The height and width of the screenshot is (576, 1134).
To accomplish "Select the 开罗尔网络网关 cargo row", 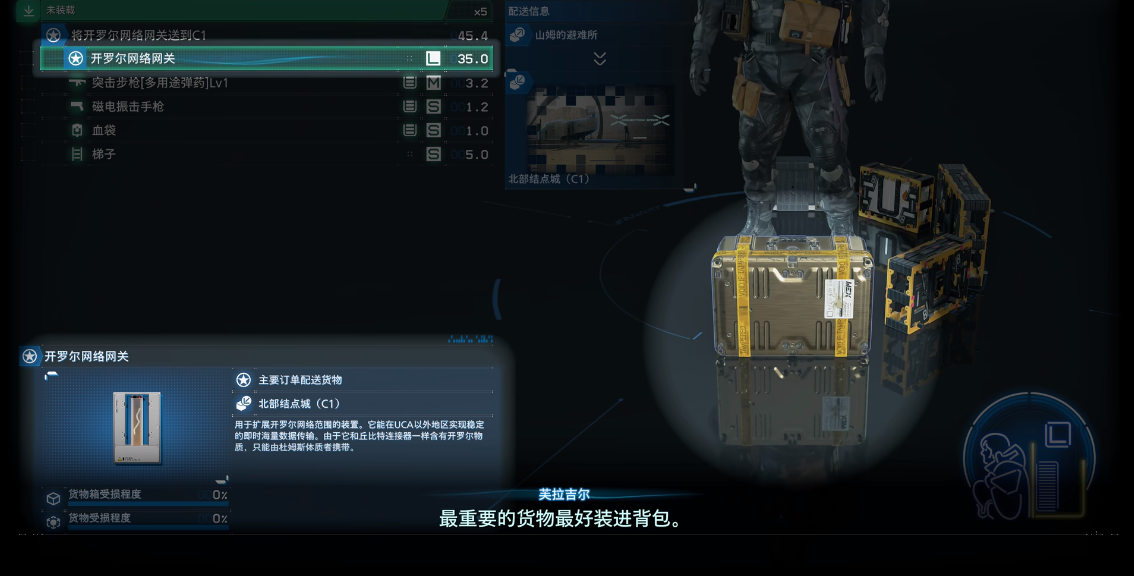I will 265,58.
